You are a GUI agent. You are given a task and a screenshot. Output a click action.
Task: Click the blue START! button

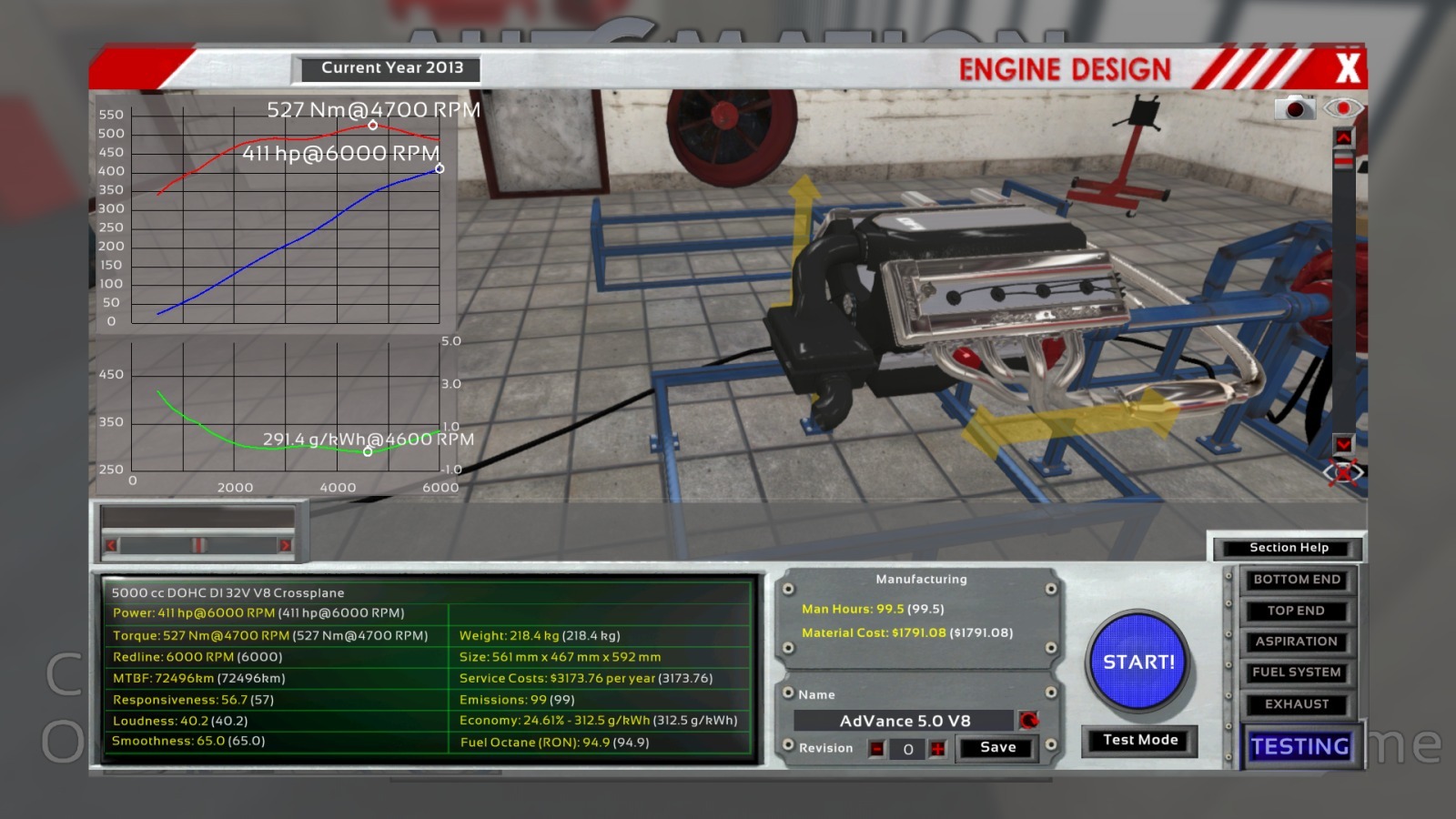tap(1139, 662)
